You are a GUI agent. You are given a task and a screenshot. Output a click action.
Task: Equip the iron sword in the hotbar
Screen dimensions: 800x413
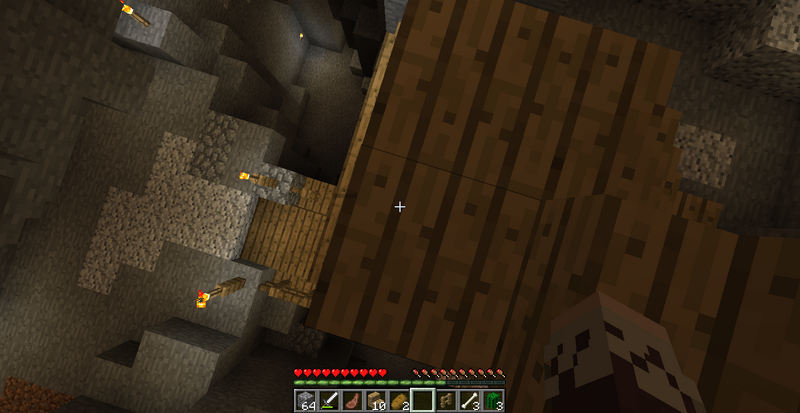pyautogui.click(x=327, y=401)
